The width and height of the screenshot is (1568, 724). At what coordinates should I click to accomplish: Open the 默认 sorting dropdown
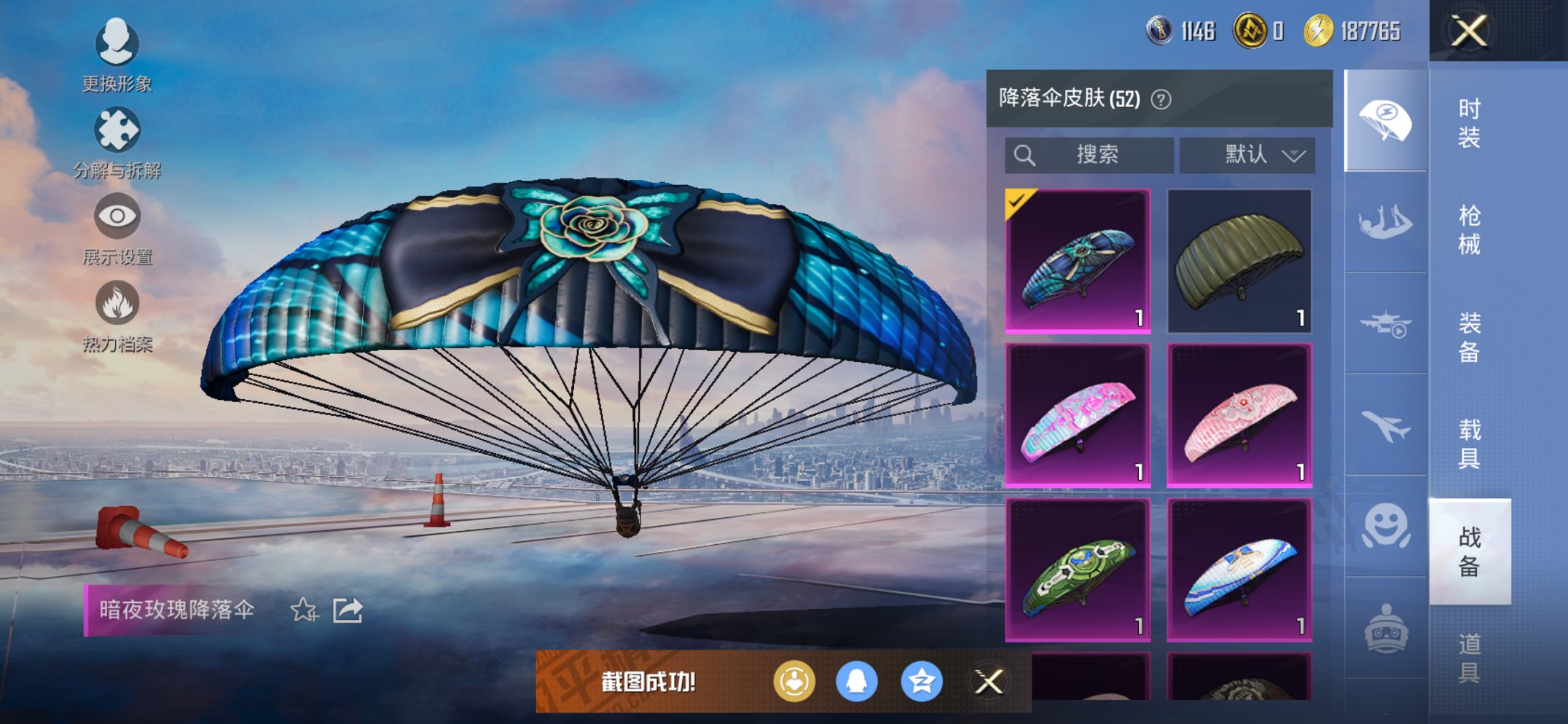1247,154
